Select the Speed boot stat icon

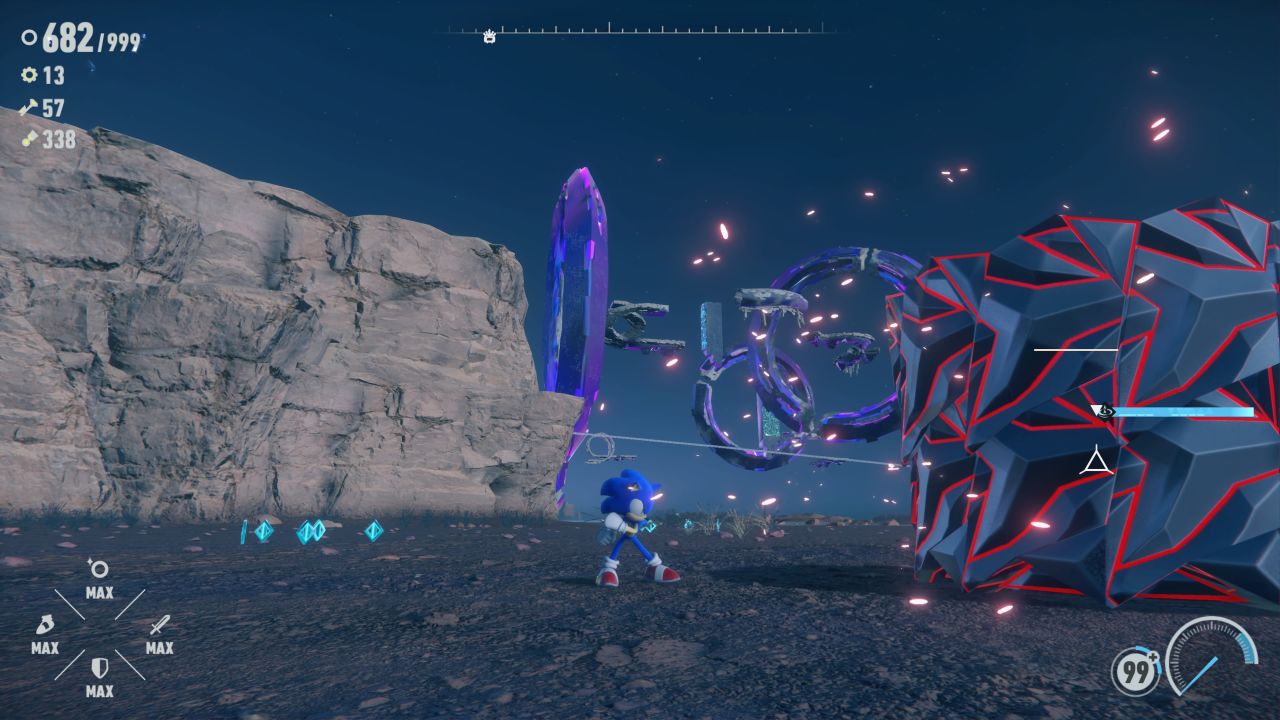click(46, 625)
